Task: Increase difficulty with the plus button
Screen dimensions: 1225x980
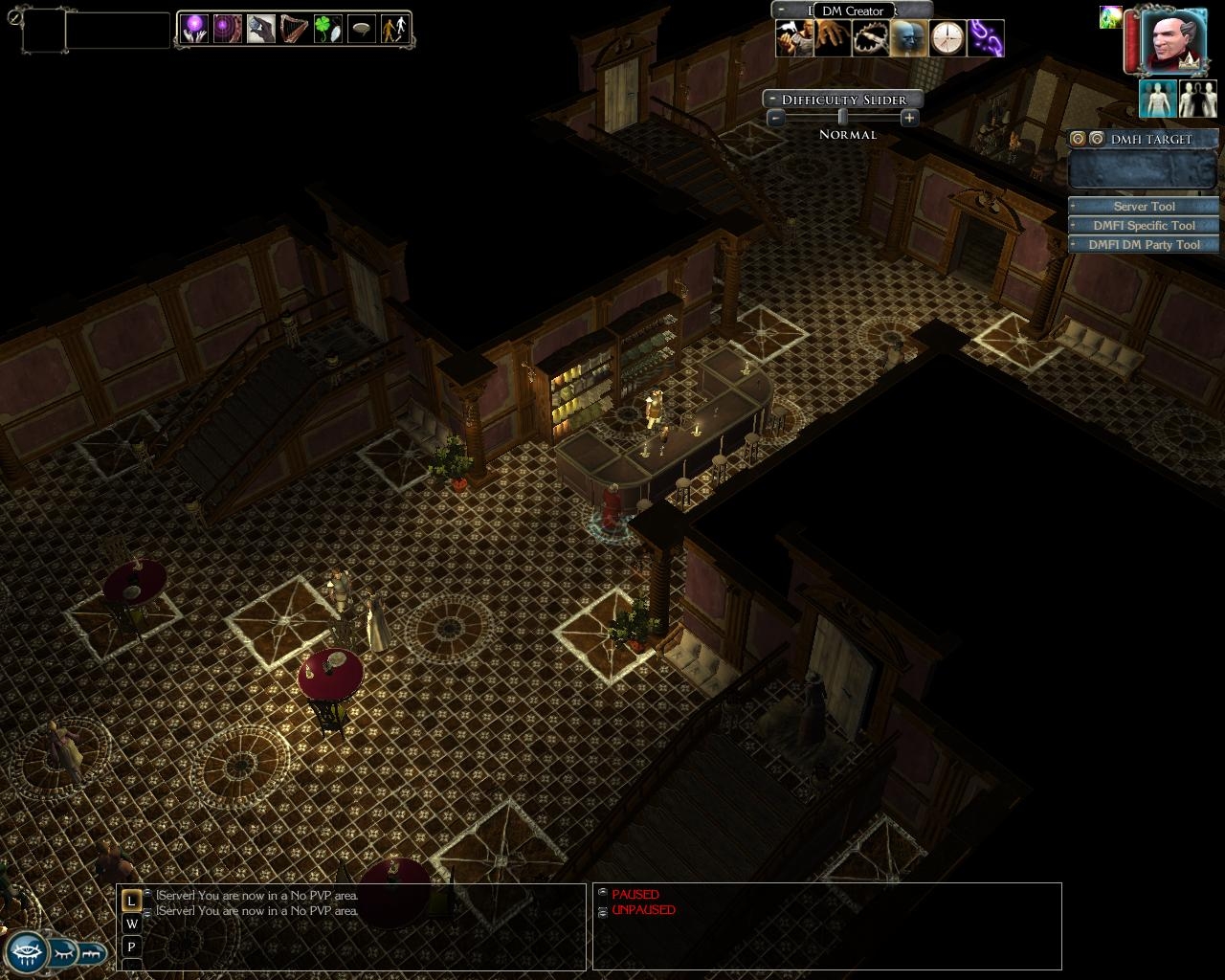Action: pyautogui.click(x=909, y=118)
